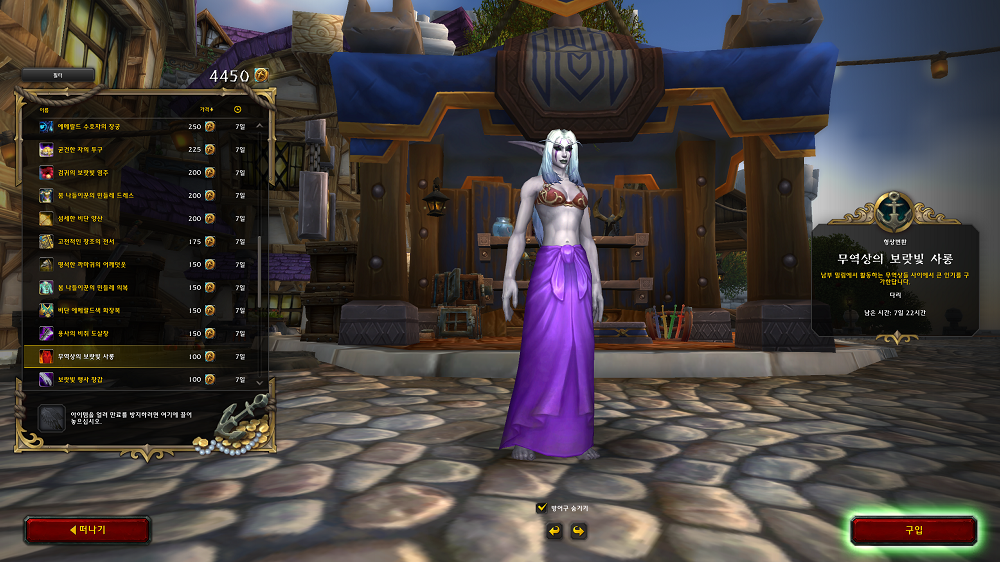This screenshot has width=1000, height=562.
Task: Rotate the character model right
Action: (578, 530)
